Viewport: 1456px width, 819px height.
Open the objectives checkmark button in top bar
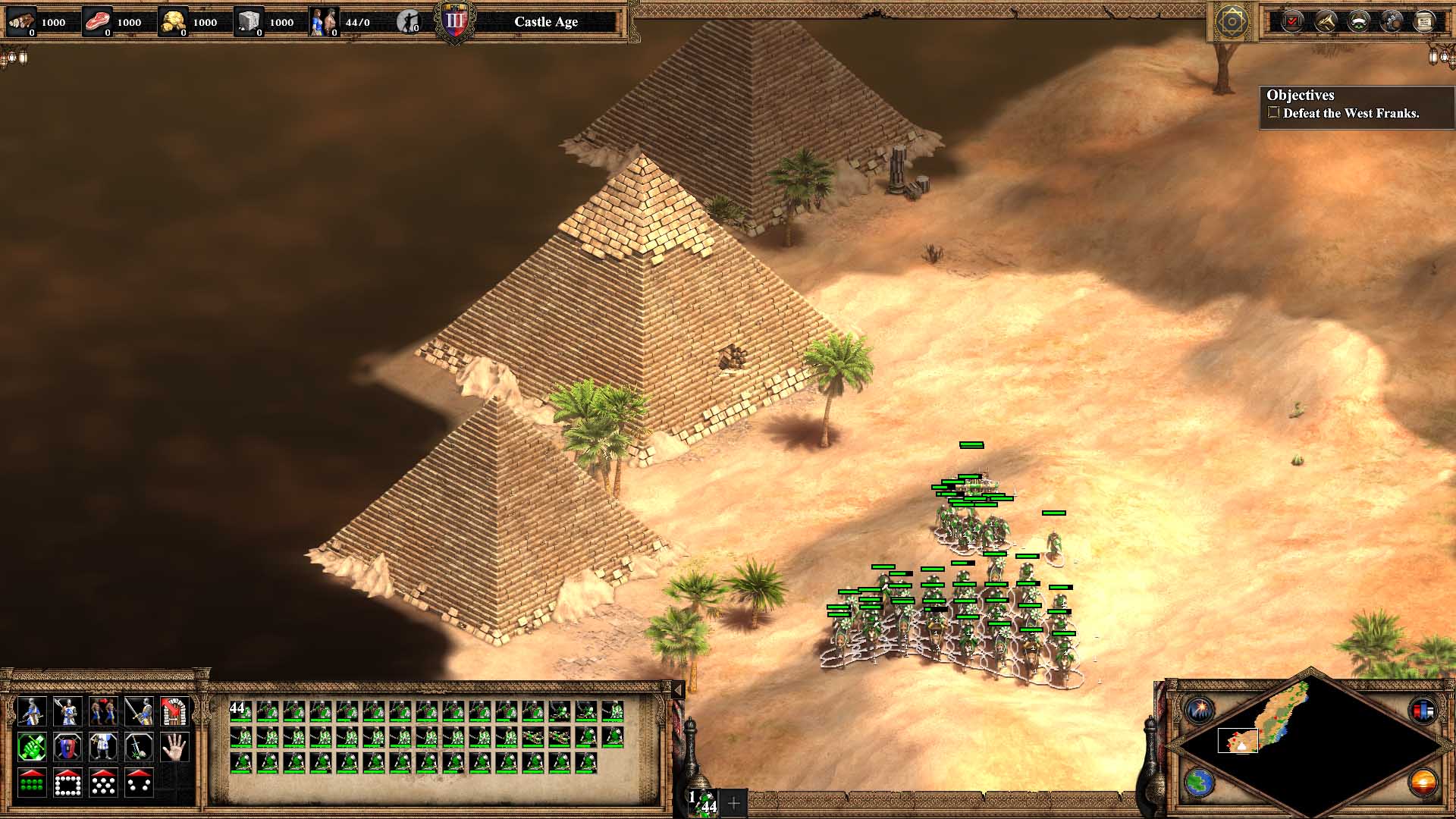coord(1292,21)
